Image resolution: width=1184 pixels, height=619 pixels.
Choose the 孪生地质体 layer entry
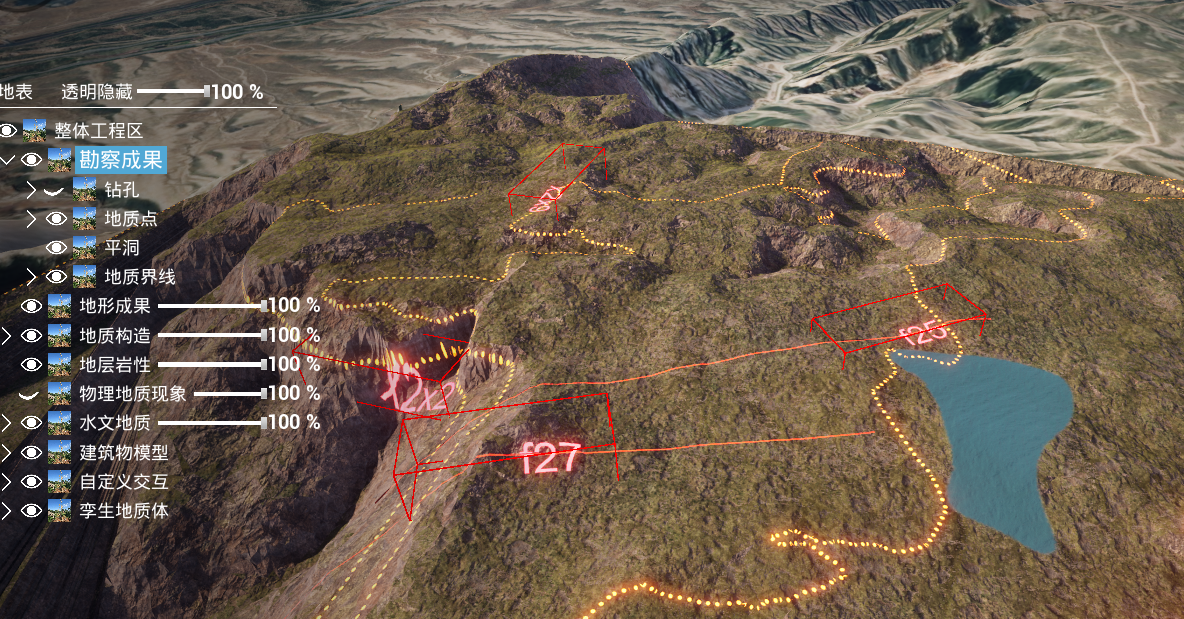point(124,511)
